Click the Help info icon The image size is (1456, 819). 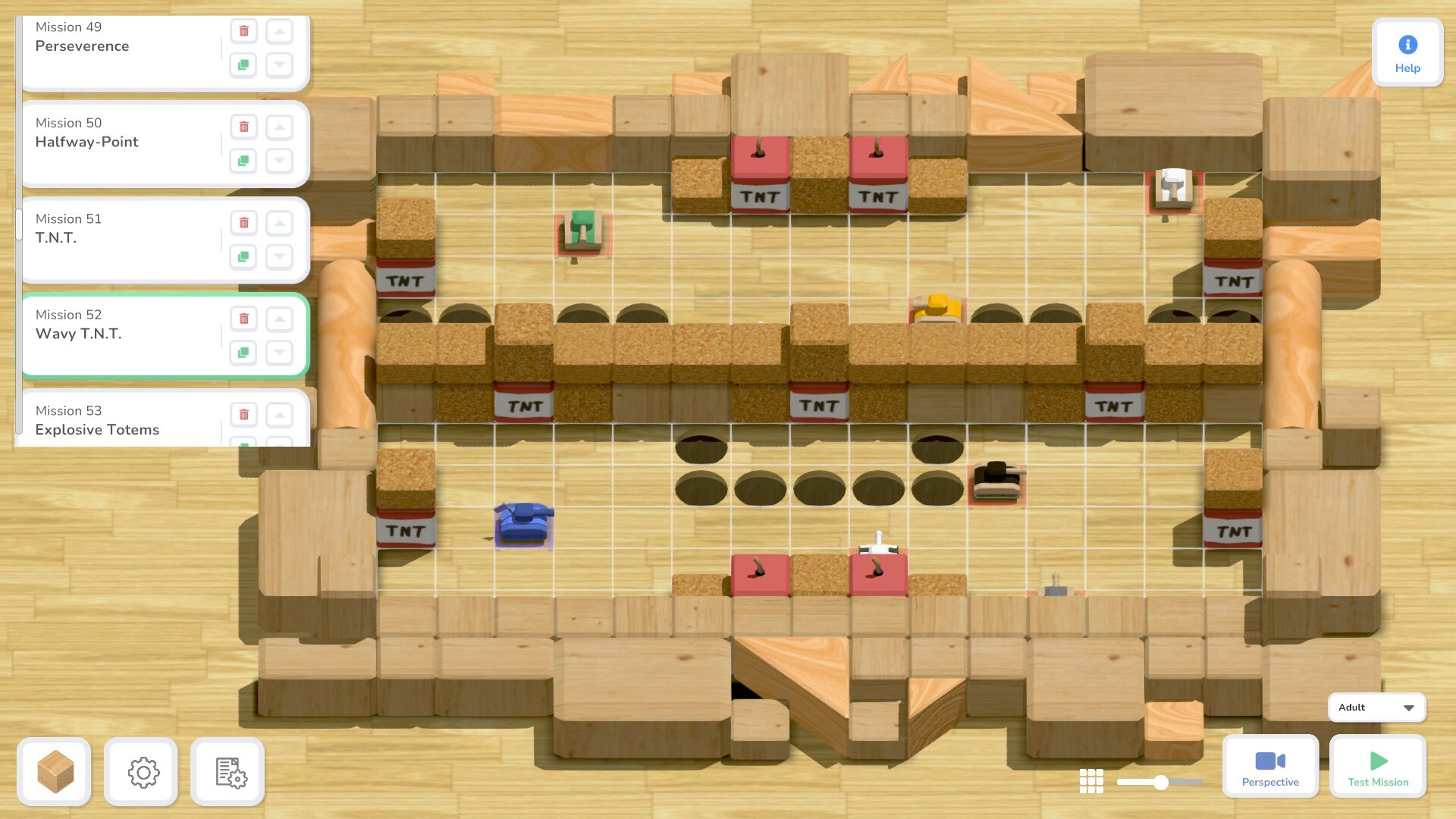pyautogui.click(x=1407, y=45)
